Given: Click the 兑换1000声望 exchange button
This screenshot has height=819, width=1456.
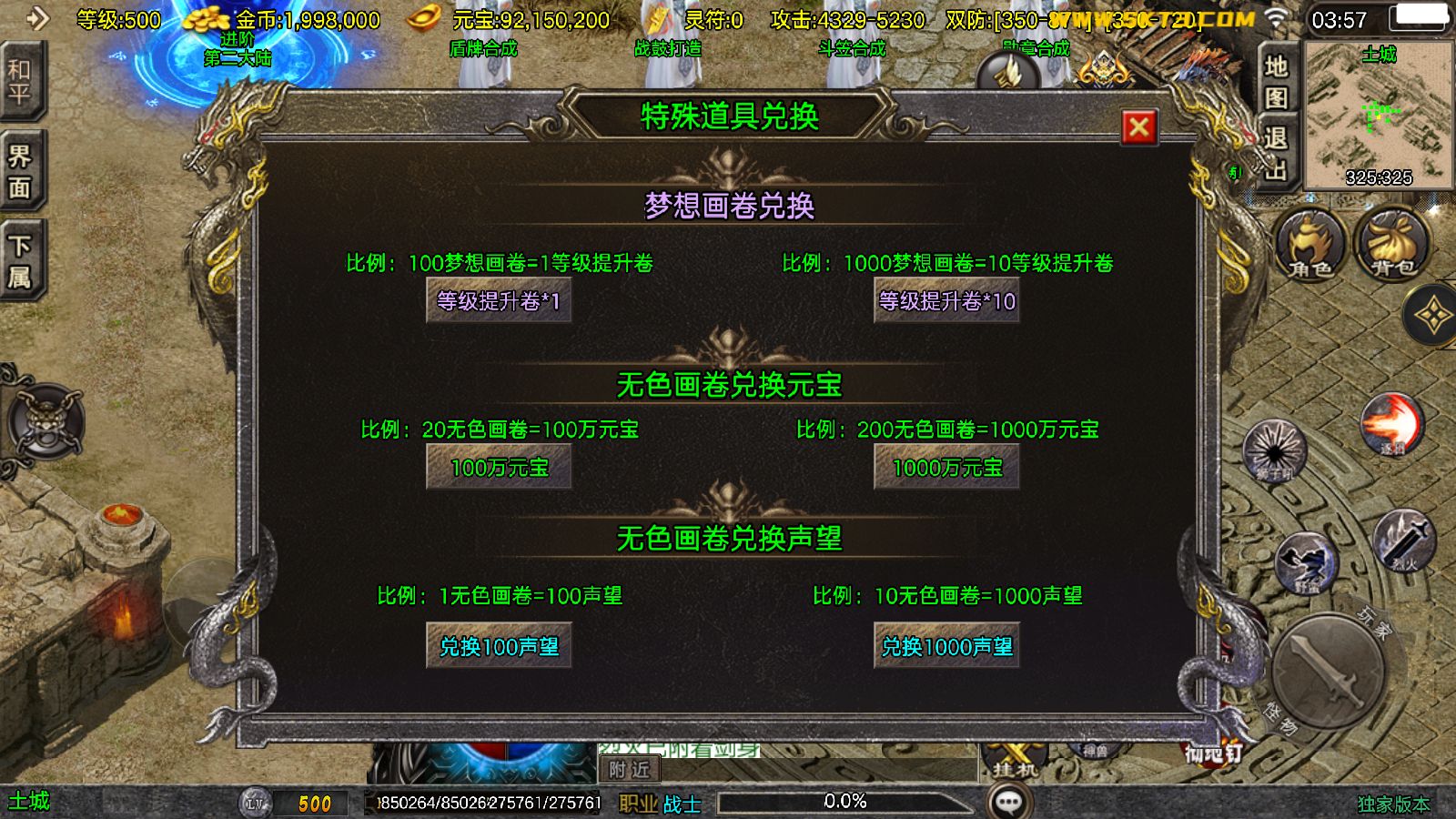Looking at the screenshot, I should click(x=946, y=646).
